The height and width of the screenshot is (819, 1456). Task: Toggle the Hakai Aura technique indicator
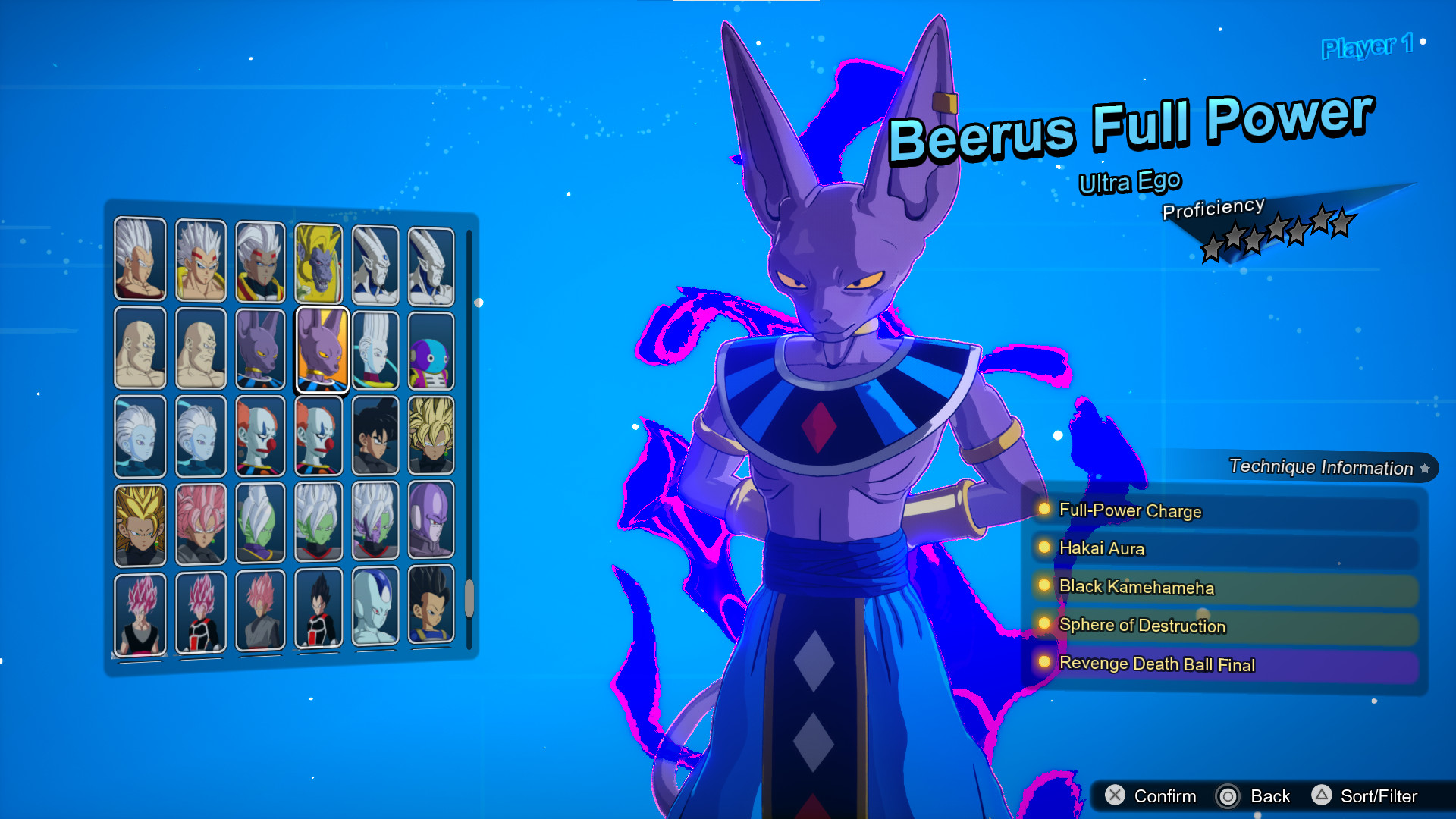(x=1044, y=549)
